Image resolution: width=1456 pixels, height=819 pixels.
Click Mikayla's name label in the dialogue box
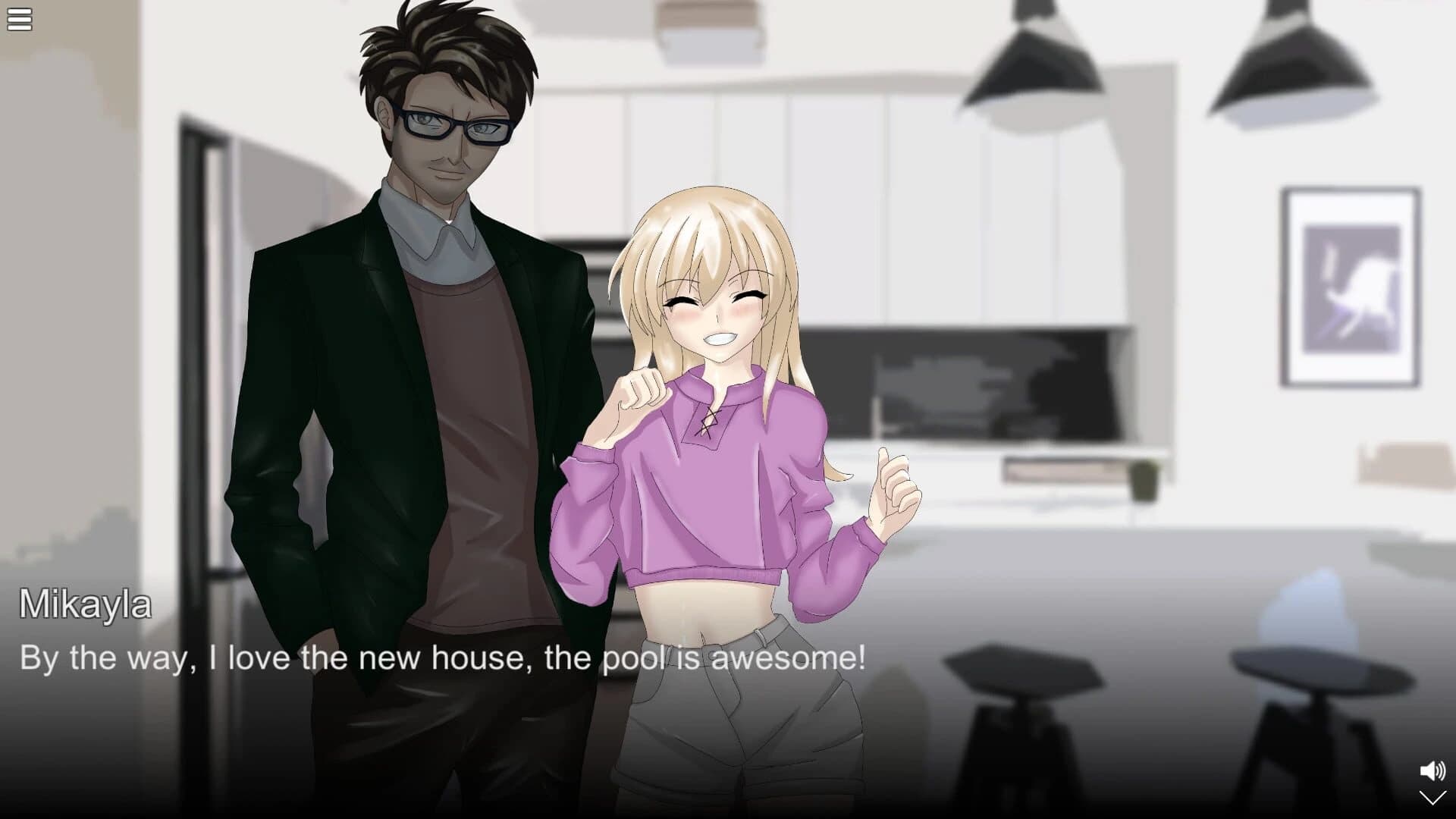(86, 607)
